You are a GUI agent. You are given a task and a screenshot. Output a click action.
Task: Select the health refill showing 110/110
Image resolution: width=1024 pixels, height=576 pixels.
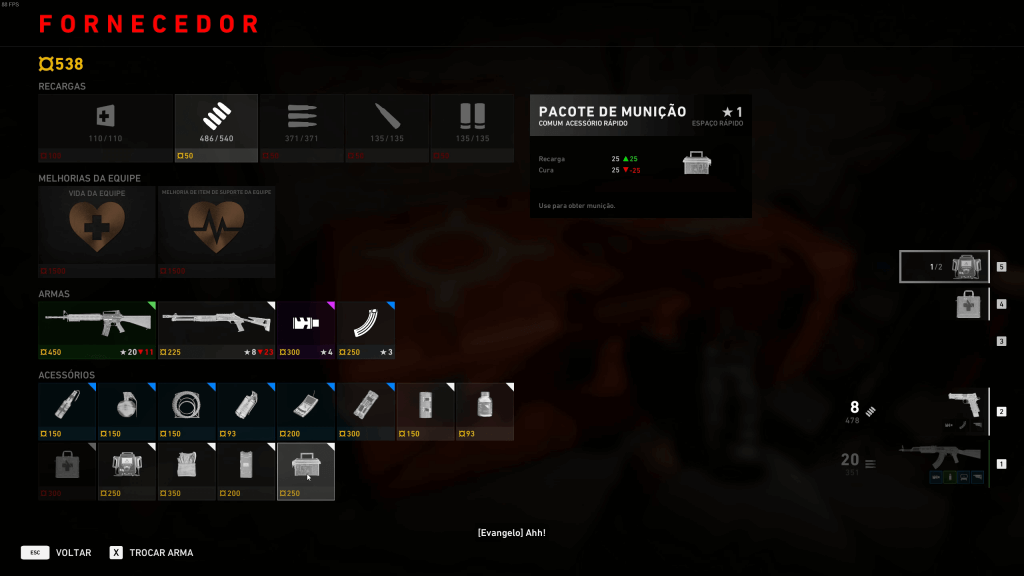[105, 128]
